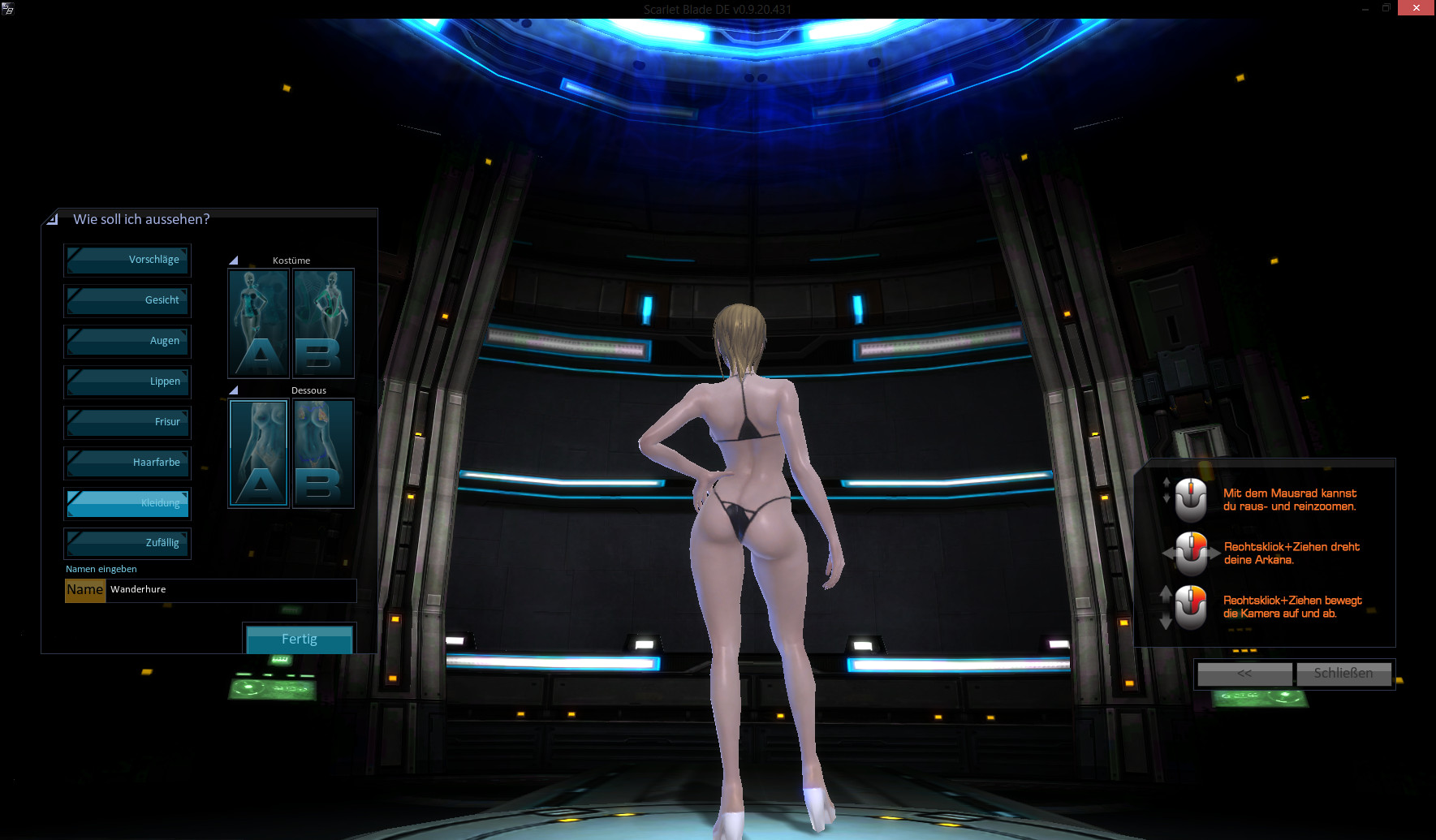
Task: Select the highlighted Kleidung category
Action: pos(127,503)
